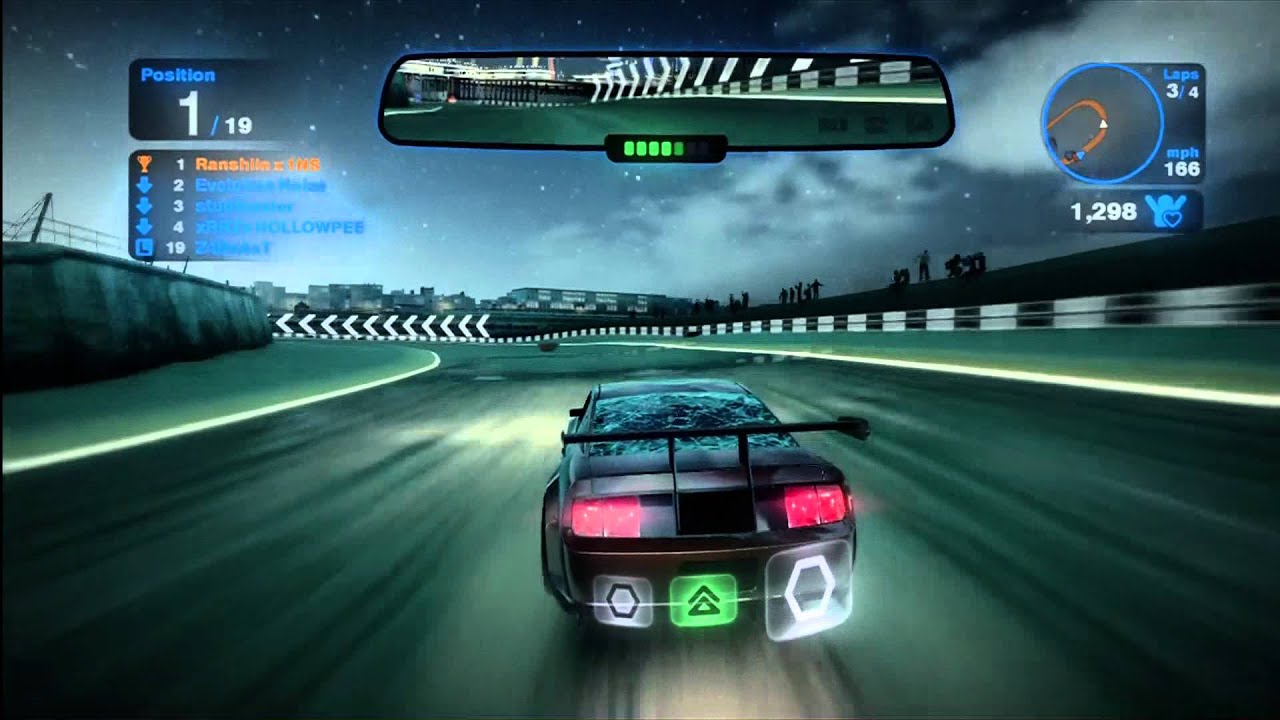Click the fan-hand icon next to 1,298
The height and width of the screenshot is (720, 1280).
[x=1166, y=212]
